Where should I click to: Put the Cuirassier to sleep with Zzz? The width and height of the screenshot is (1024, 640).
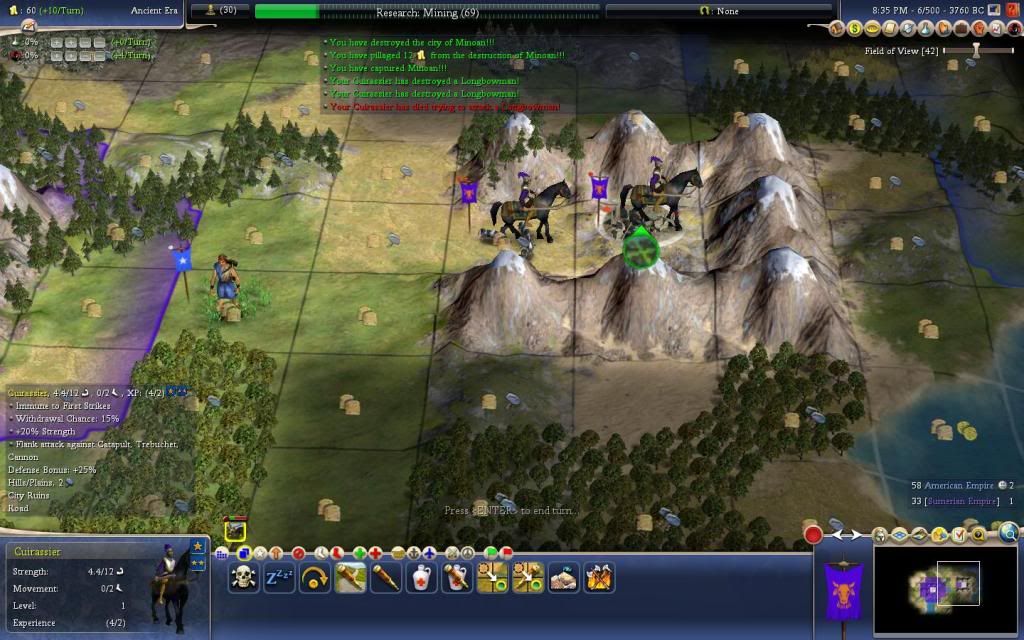tap(279, 578)
